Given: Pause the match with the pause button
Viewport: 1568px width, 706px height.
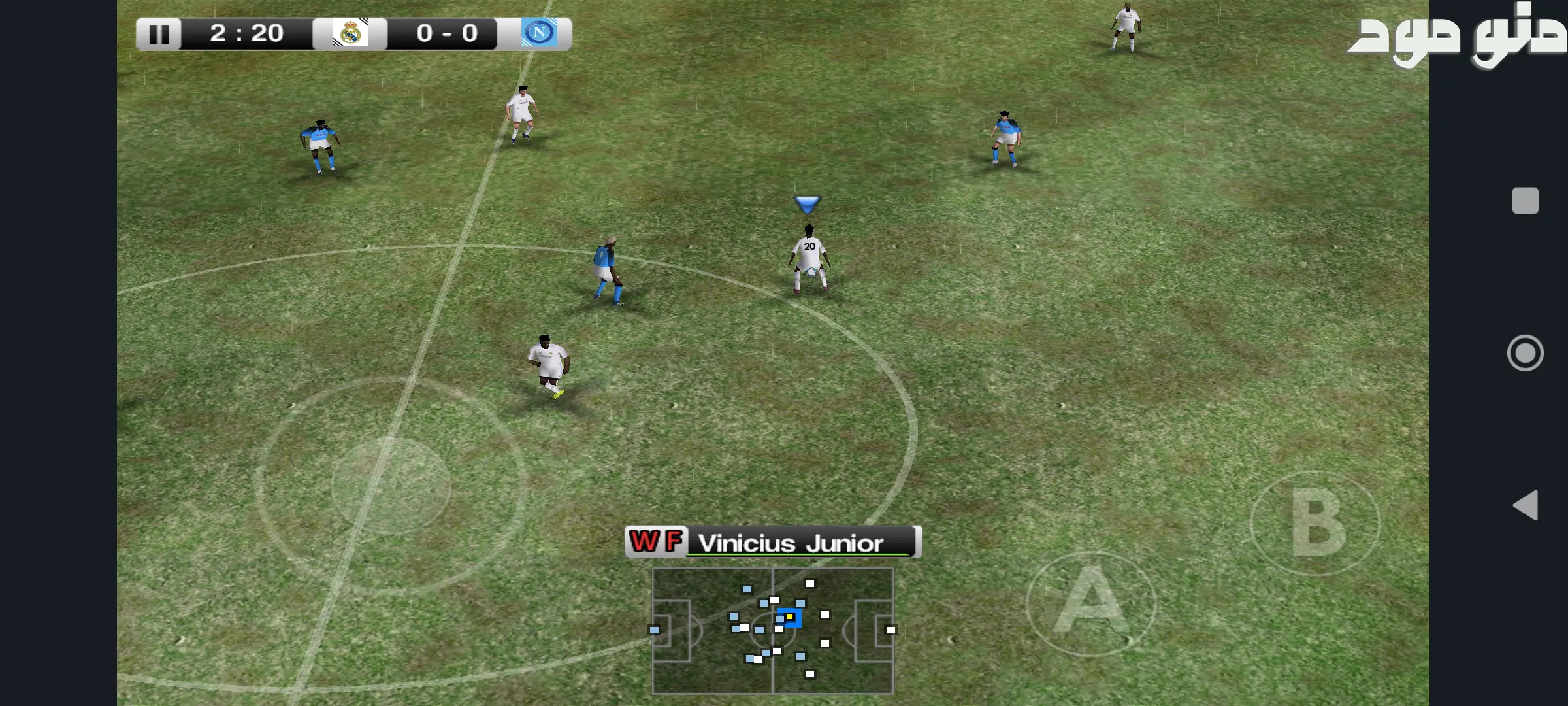Looking at the screenshot, I should (159, 34).
